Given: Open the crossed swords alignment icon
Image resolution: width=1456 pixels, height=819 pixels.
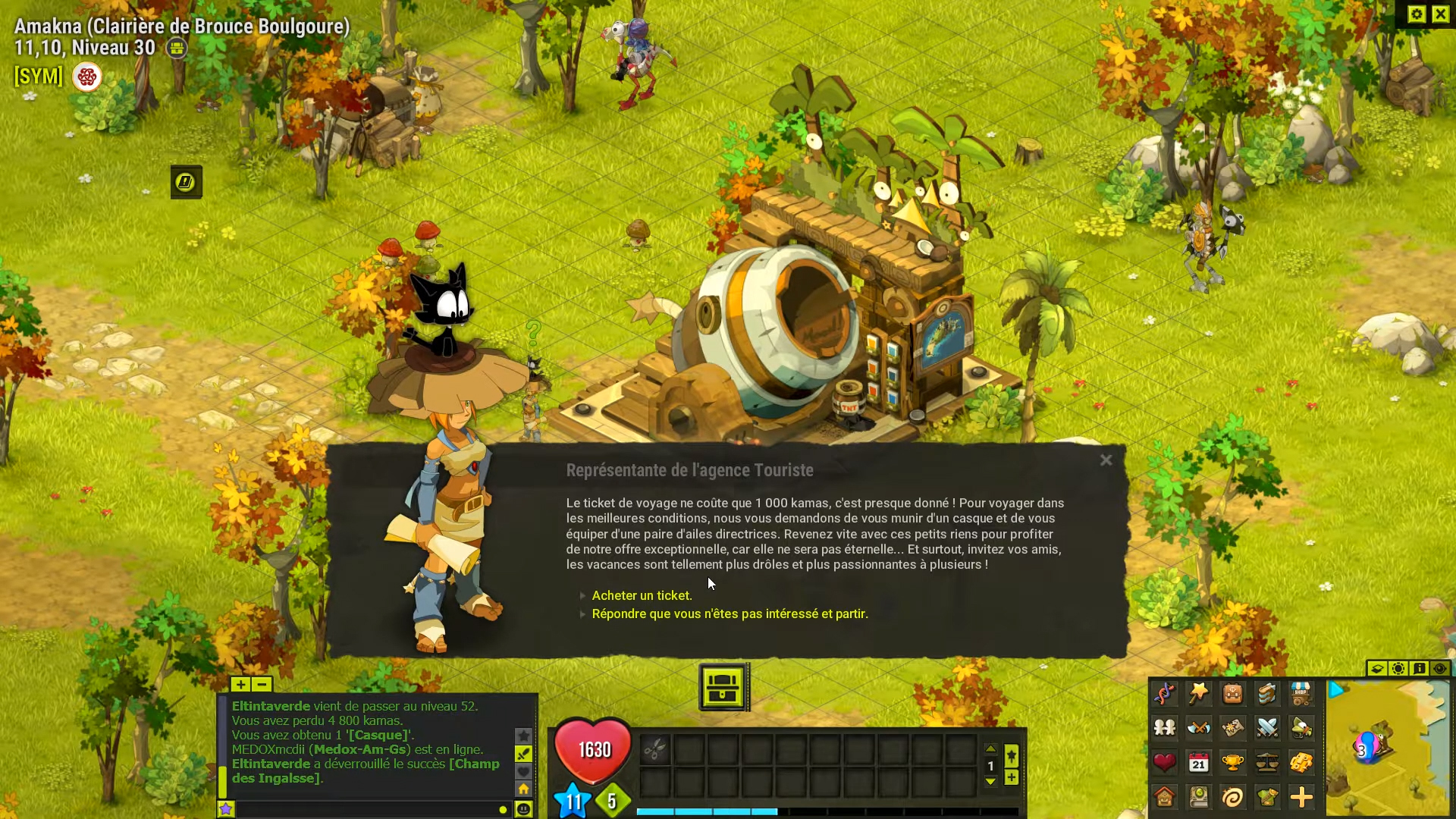Looking at the screenshot, I should 1268,728.
